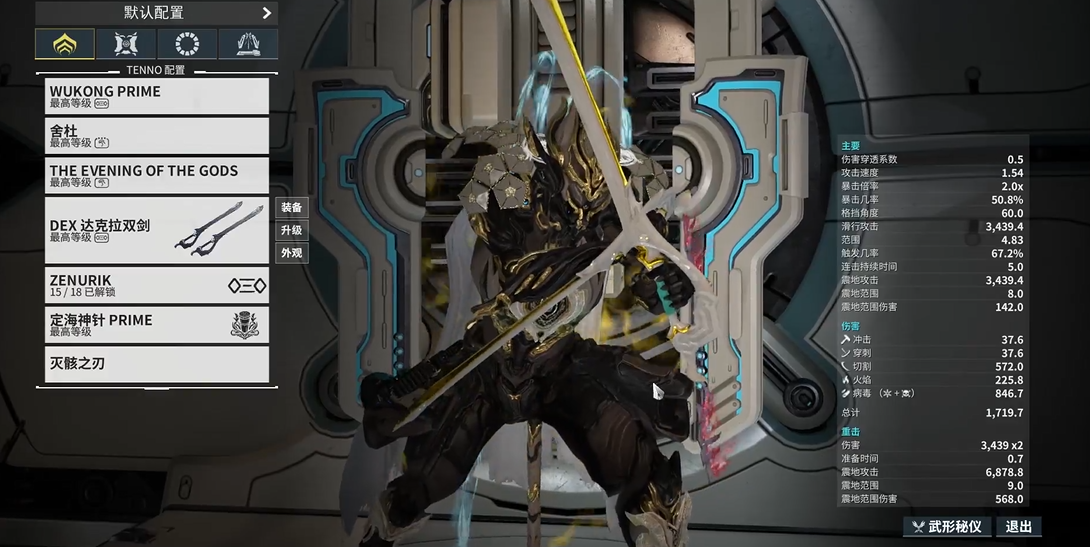Open the 武形秘仪 arcane menu
This screenshot has width=1090, height=547.
(947, 527)
